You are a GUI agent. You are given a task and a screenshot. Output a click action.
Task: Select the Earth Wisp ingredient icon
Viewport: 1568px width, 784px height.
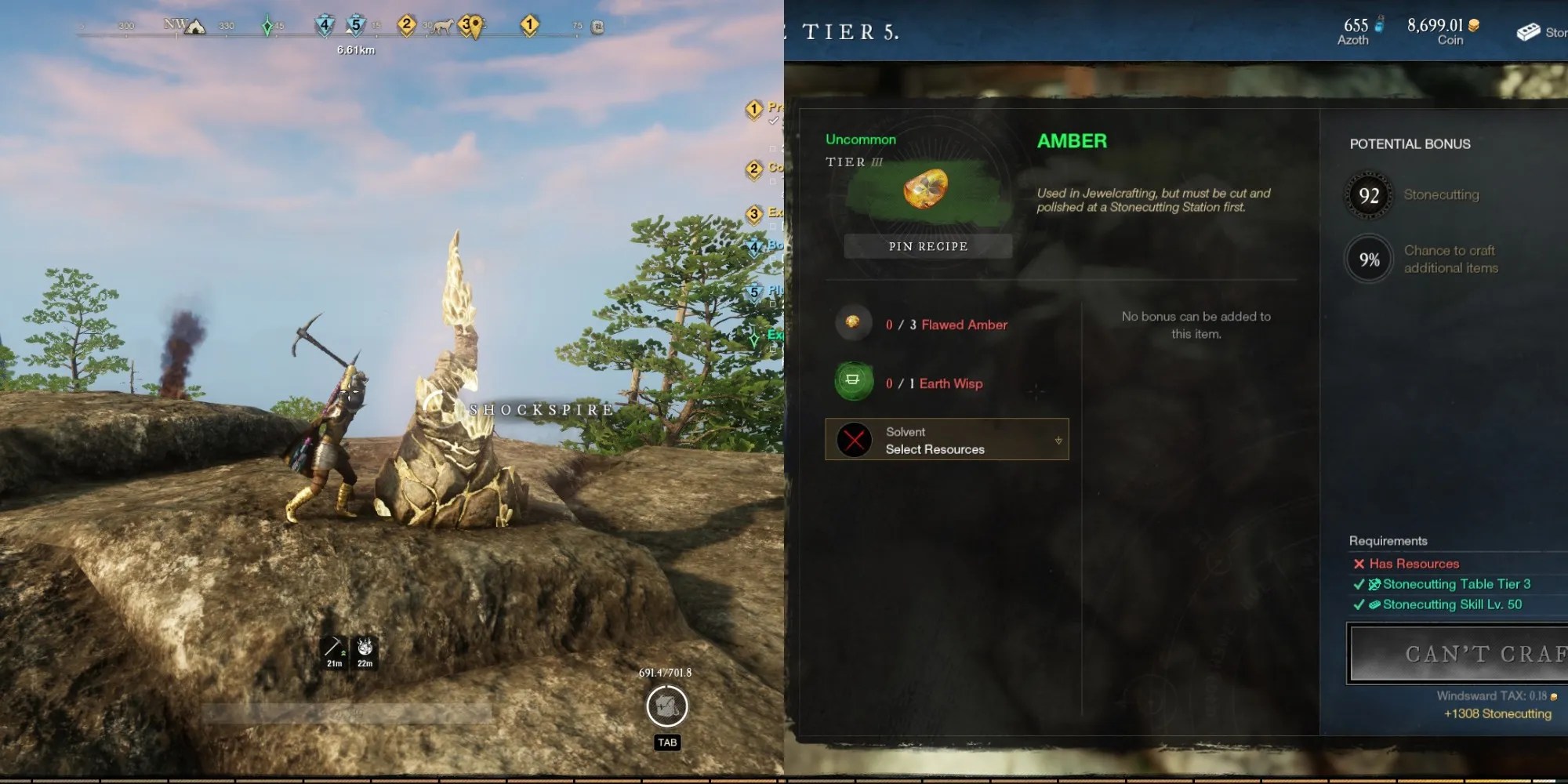tap(853, 382)
